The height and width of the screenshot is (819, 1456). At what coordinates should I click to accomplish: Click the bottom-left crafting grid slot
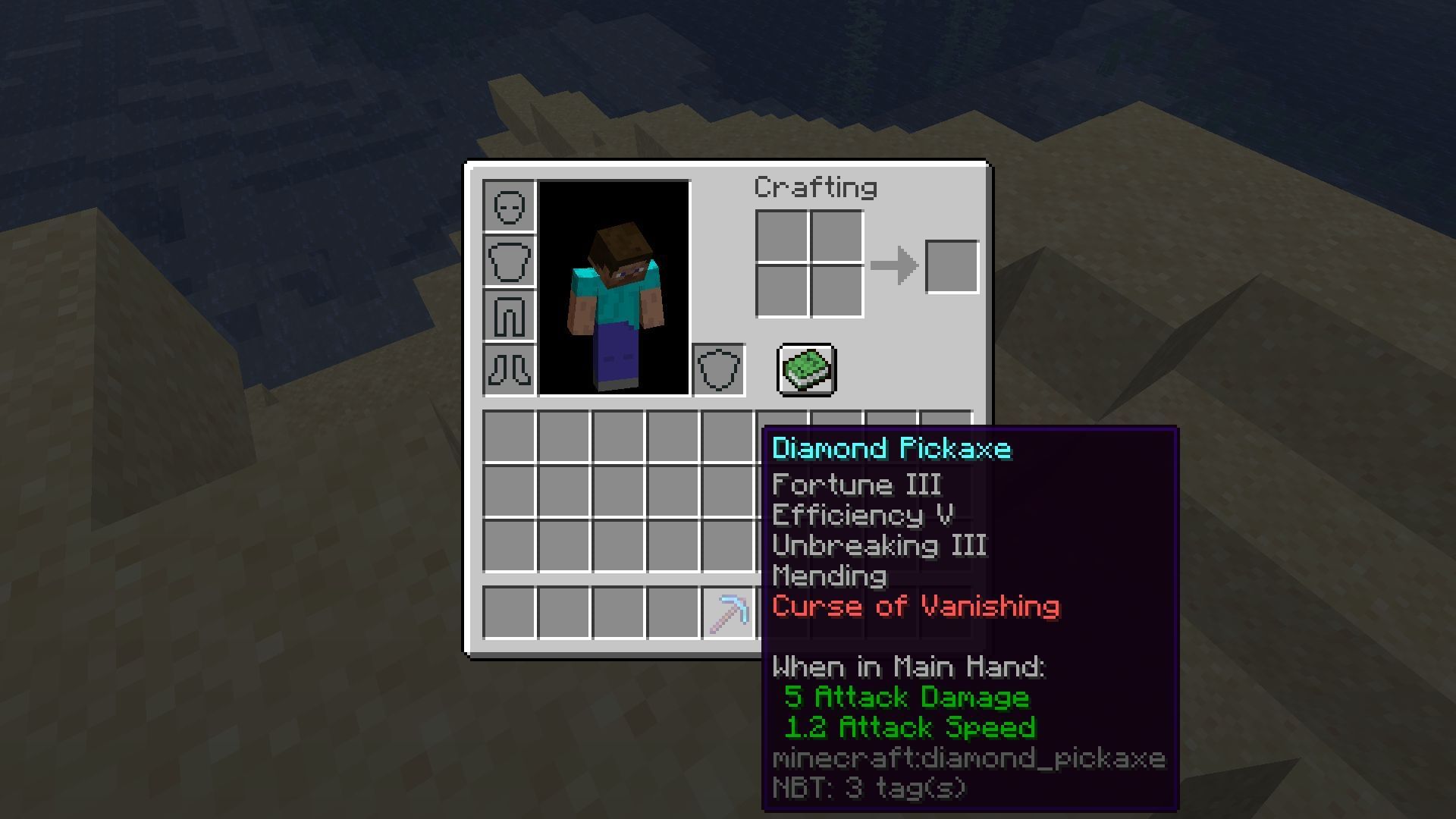783,292
